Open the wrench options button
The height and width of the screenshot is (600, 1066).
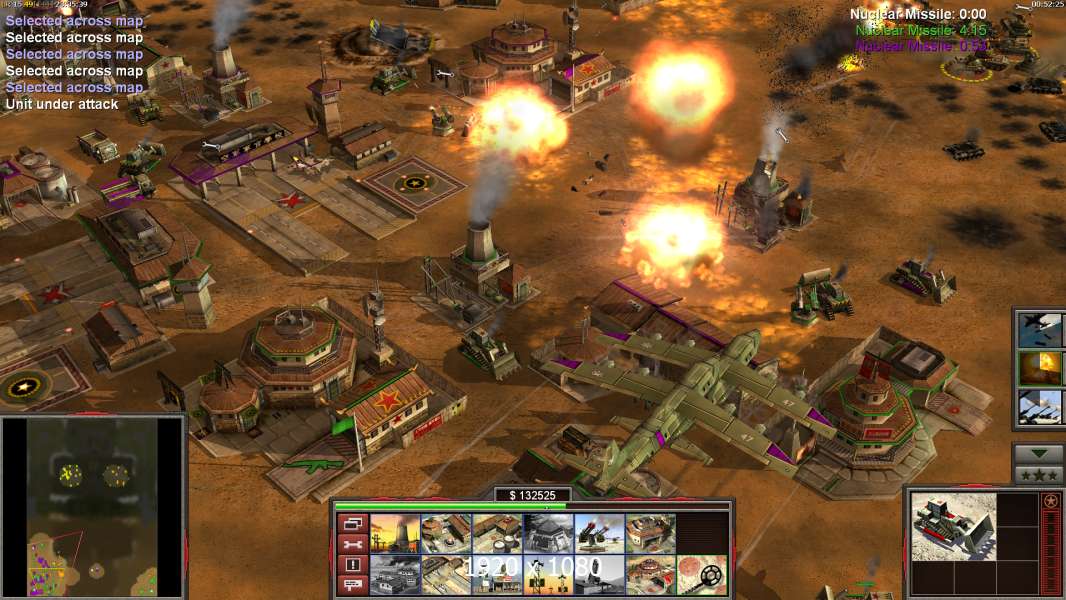[352, 544]
